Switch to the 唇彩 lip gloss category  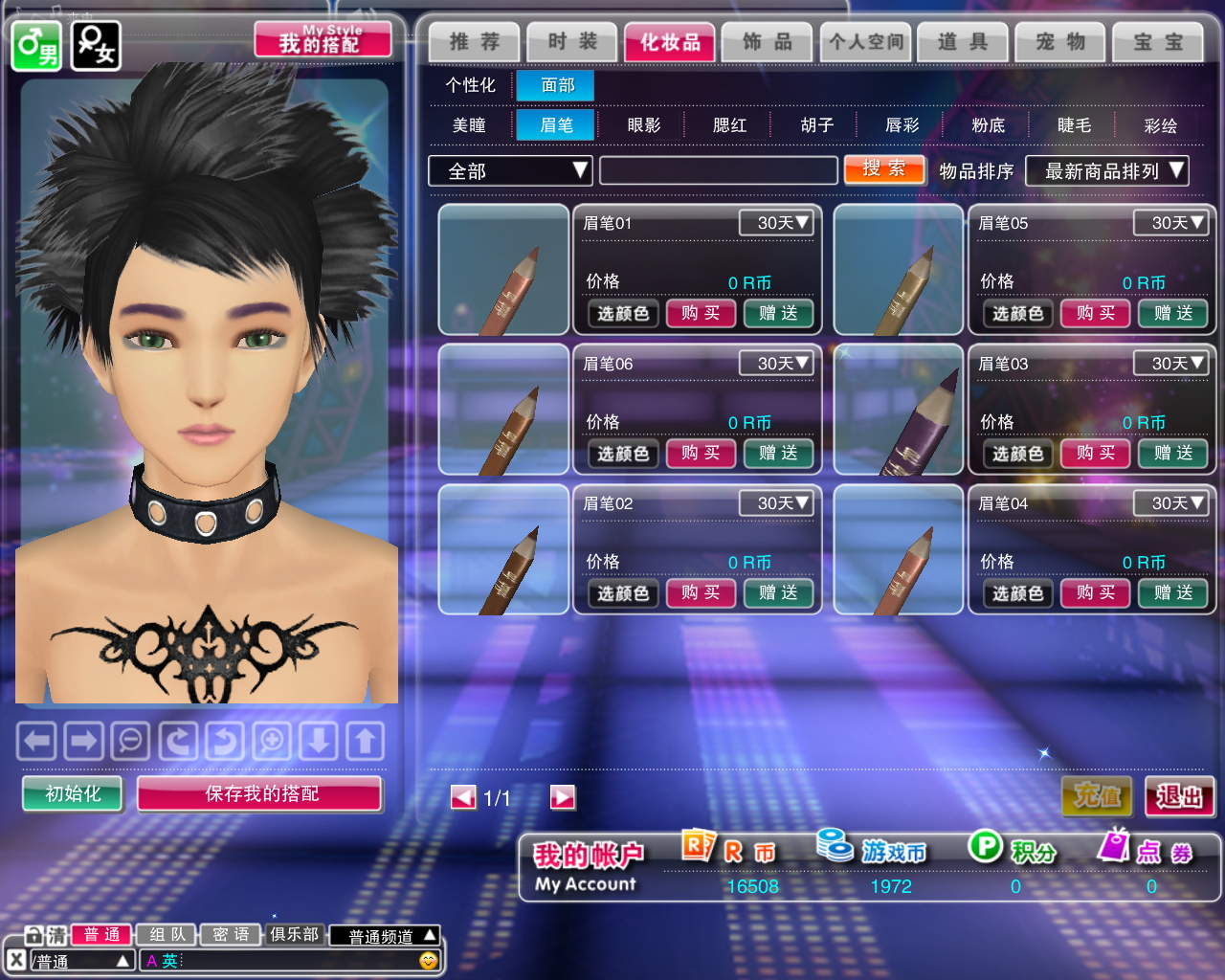pos(902,125)
